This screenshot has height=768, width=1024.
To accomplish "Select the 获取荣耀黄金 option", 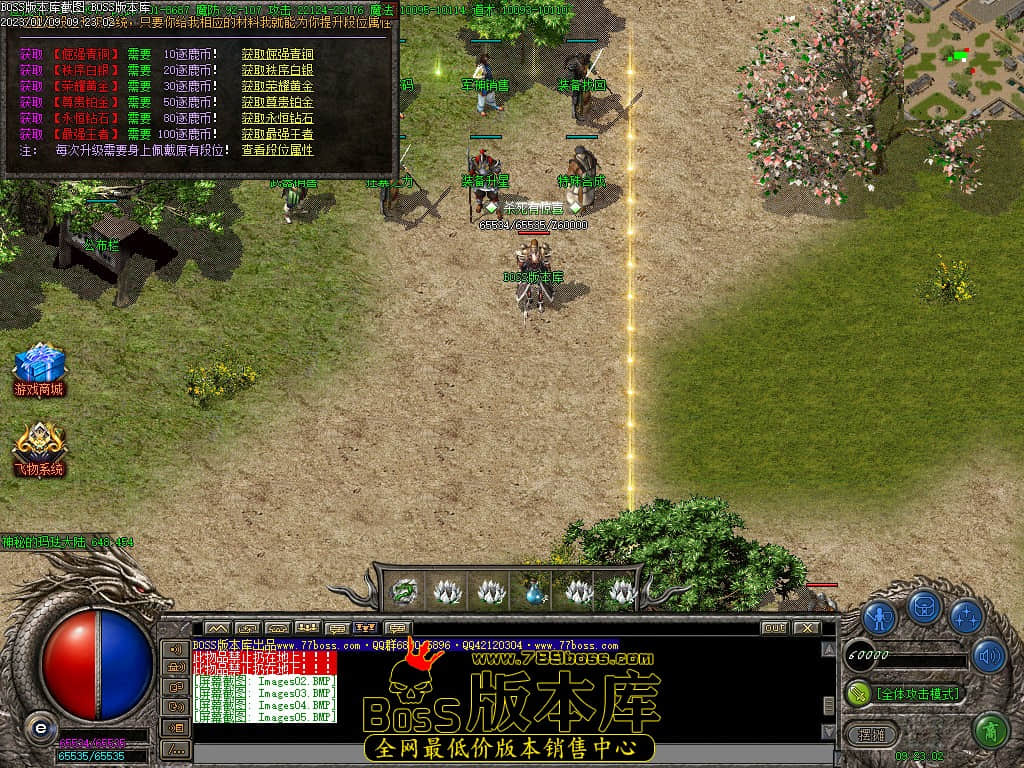I will (277, 86).
